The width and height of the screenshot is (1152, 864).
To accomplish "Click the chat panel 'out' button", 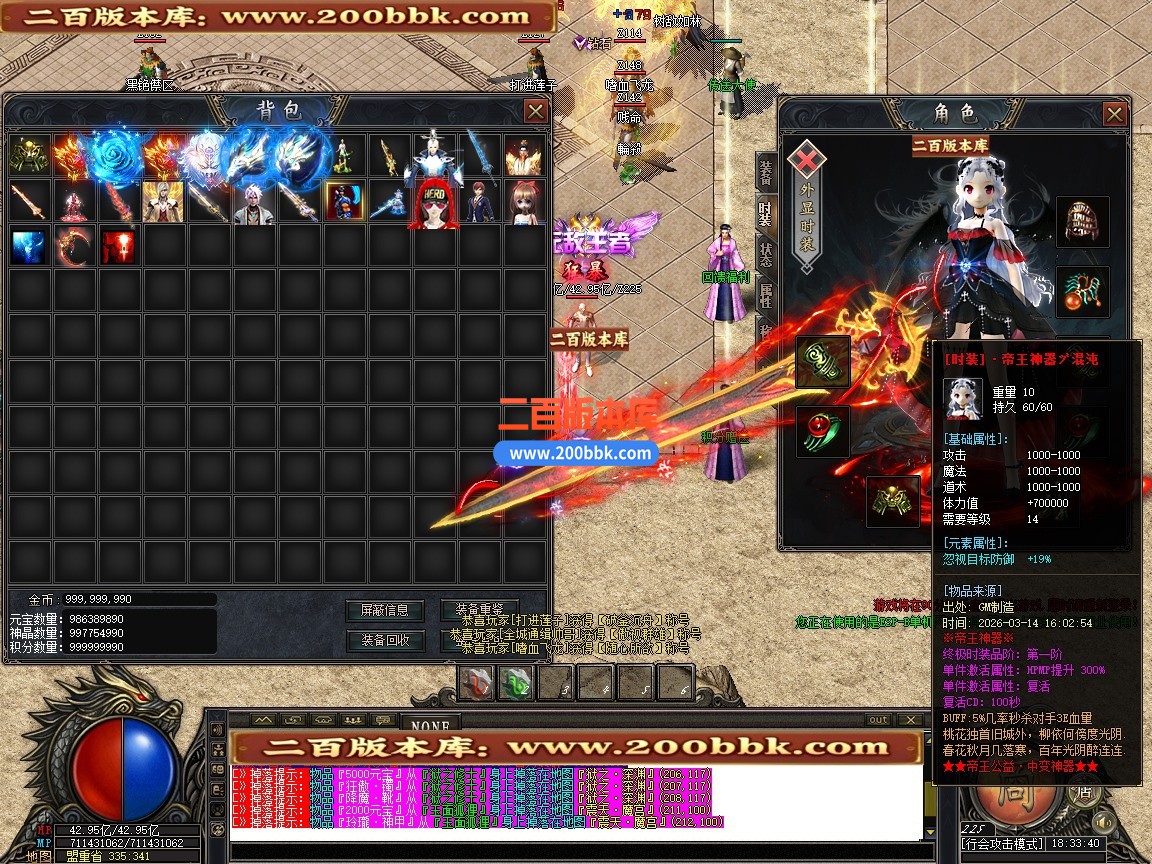I will pyautogui.click(x=877, y=720).
